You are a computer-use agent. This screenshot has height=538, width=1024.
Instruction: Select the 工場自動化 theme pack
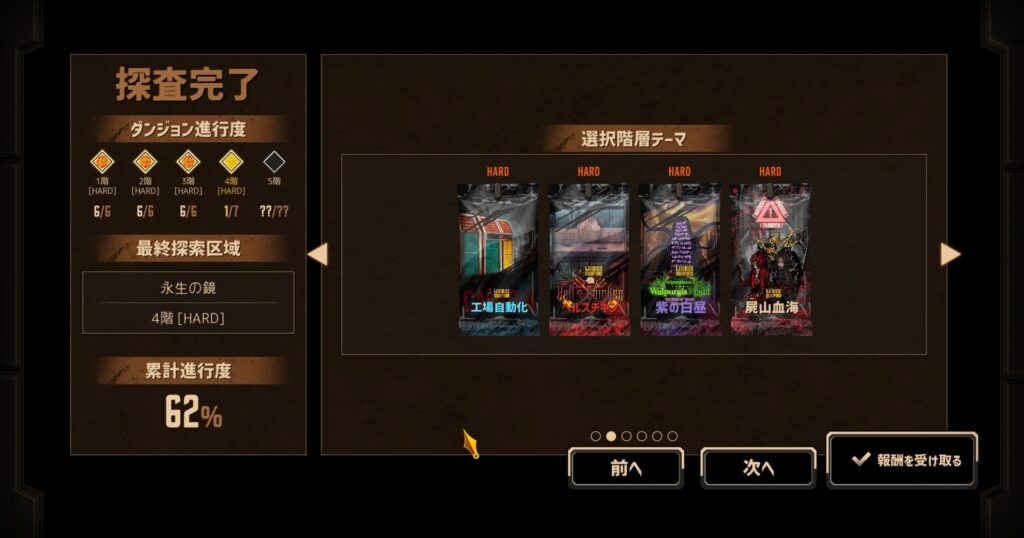(498, 258)
